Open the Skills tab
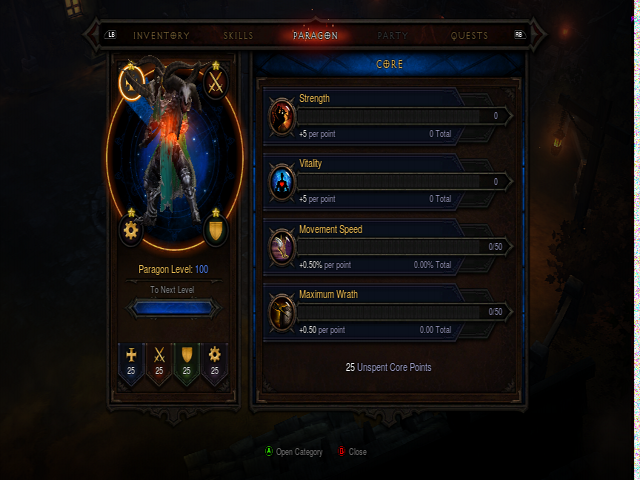Image resolution: width=640 pixels, height=480 pixels. (237, 35)
